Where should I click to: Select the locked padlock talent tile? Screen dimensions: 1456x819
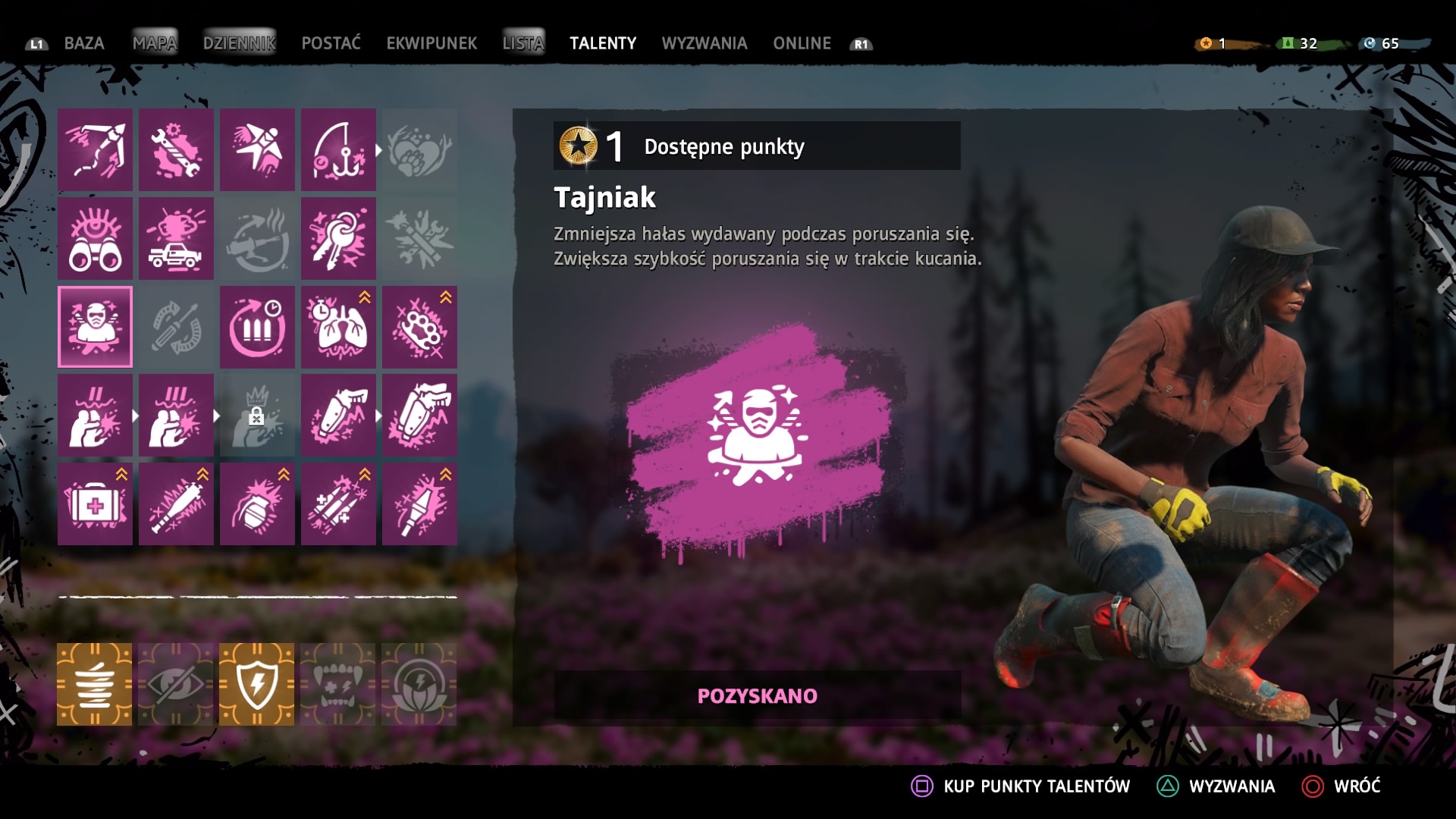pyautogui.click(x=258, y=416)
